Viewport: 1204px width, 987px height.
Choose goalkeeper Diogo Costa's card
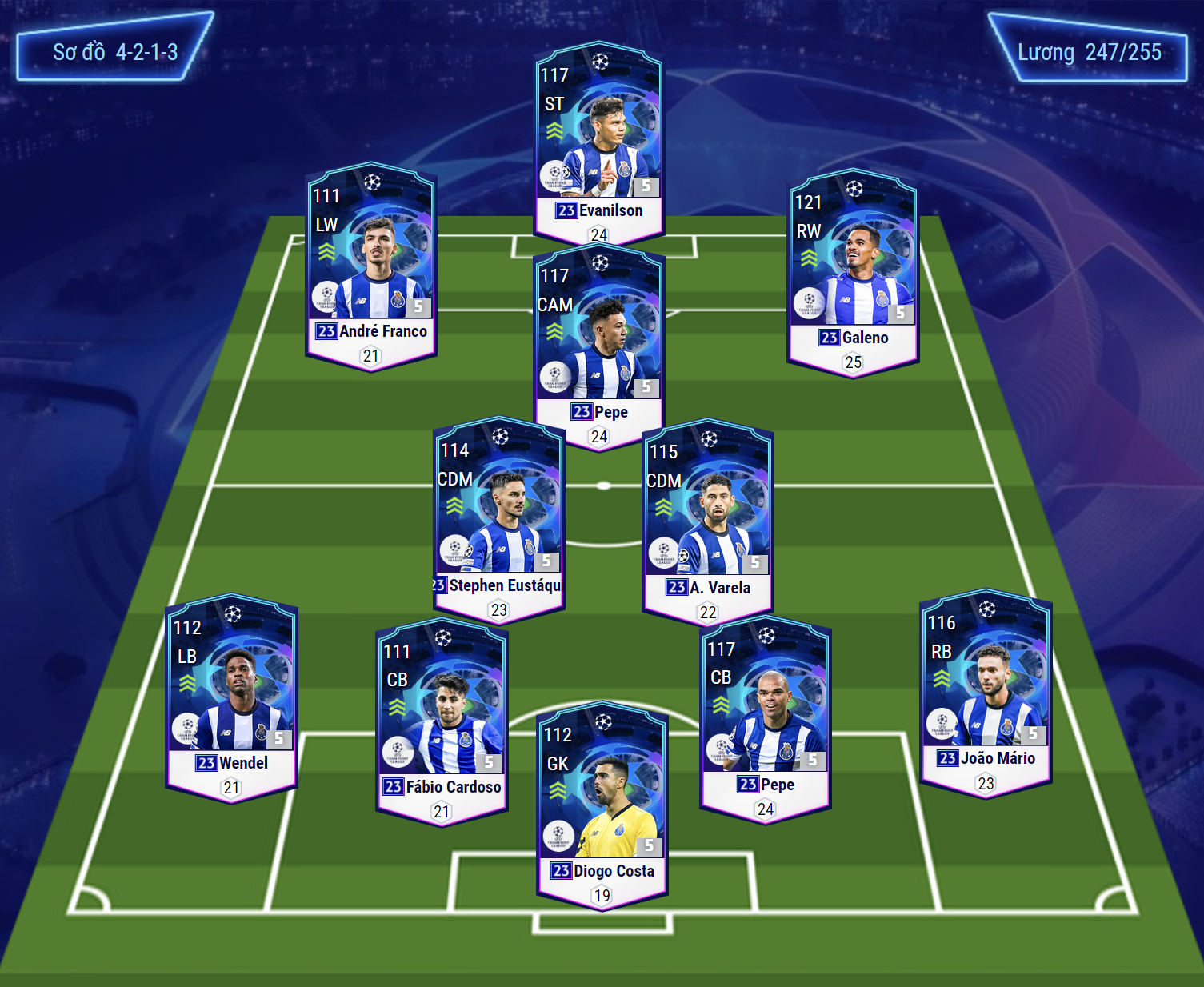[602, 802]
